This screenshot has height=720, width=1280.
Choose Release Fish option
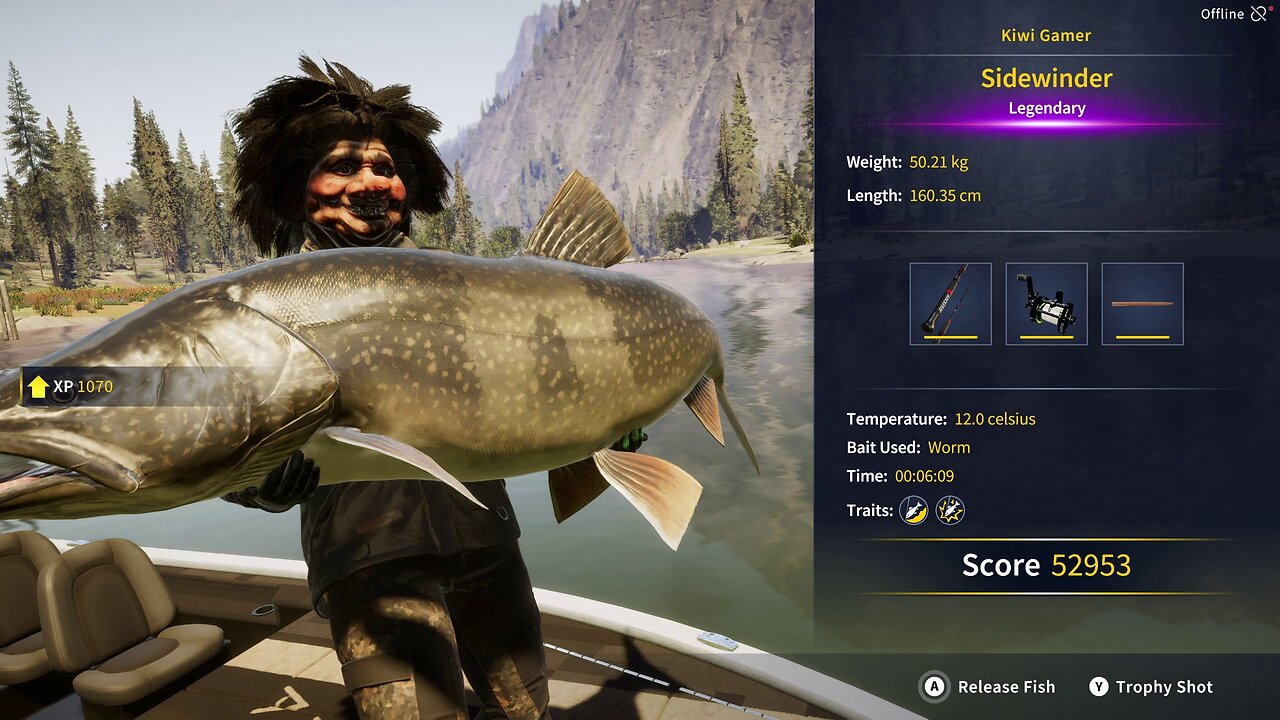[x=989, y=687]
